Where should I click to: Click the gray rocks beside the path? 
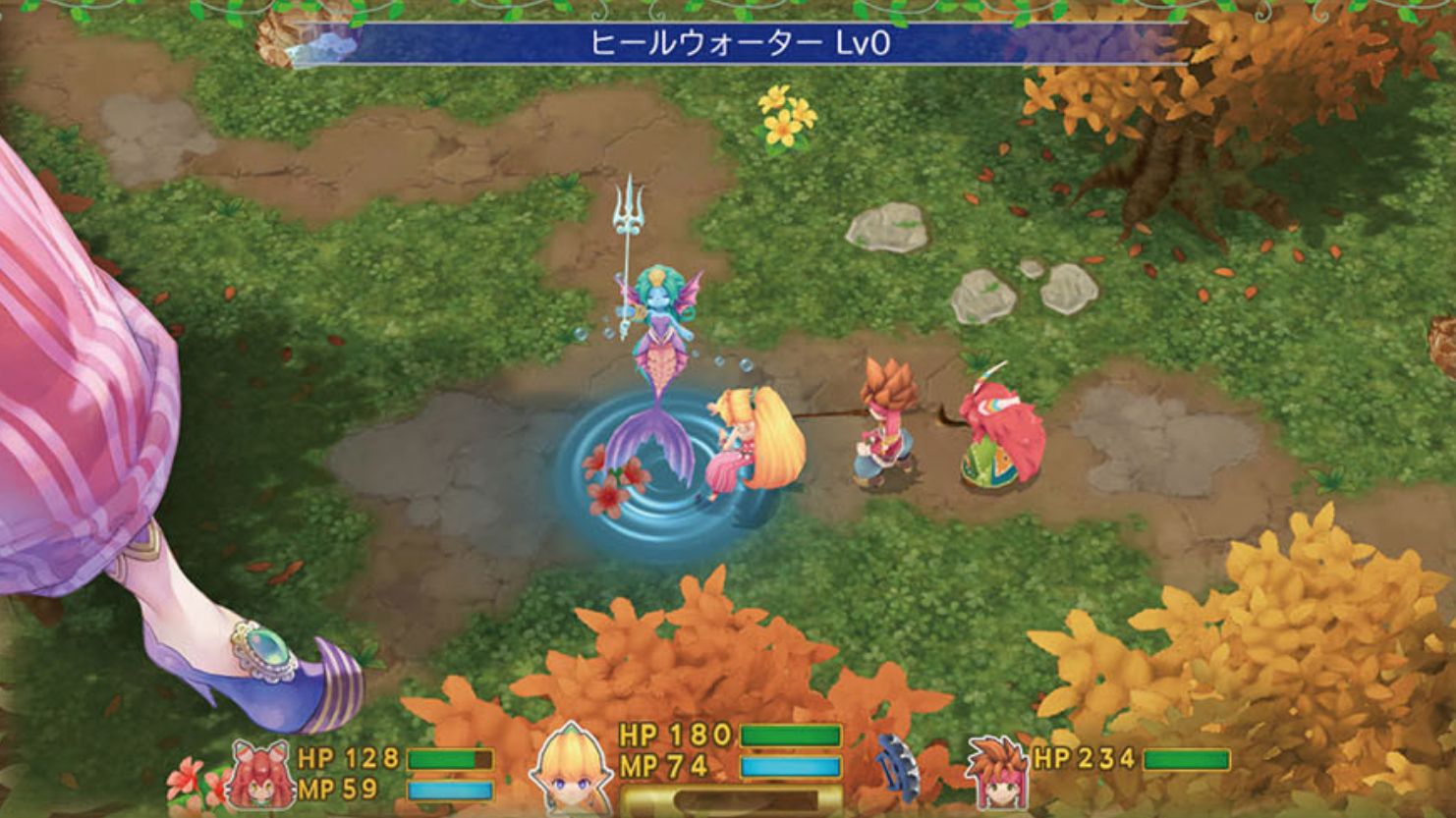982,295
